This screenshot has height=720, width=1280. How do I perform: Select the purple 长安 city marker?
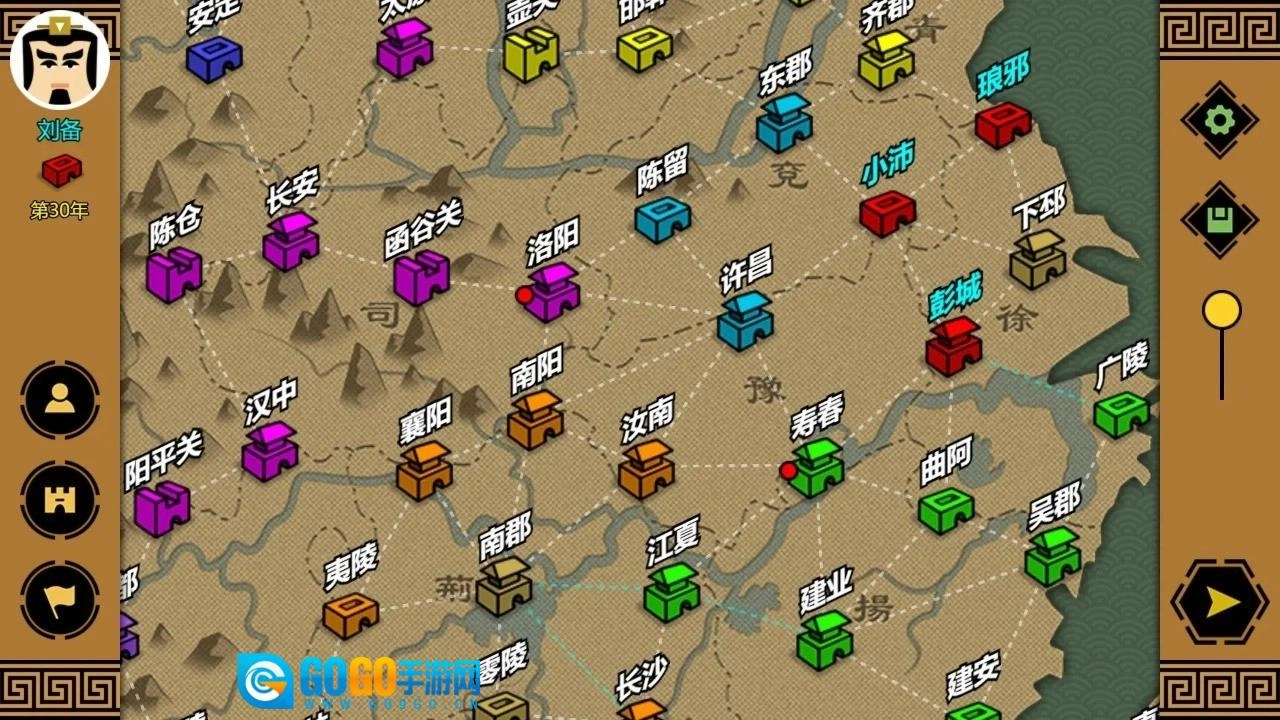(287, 245)
